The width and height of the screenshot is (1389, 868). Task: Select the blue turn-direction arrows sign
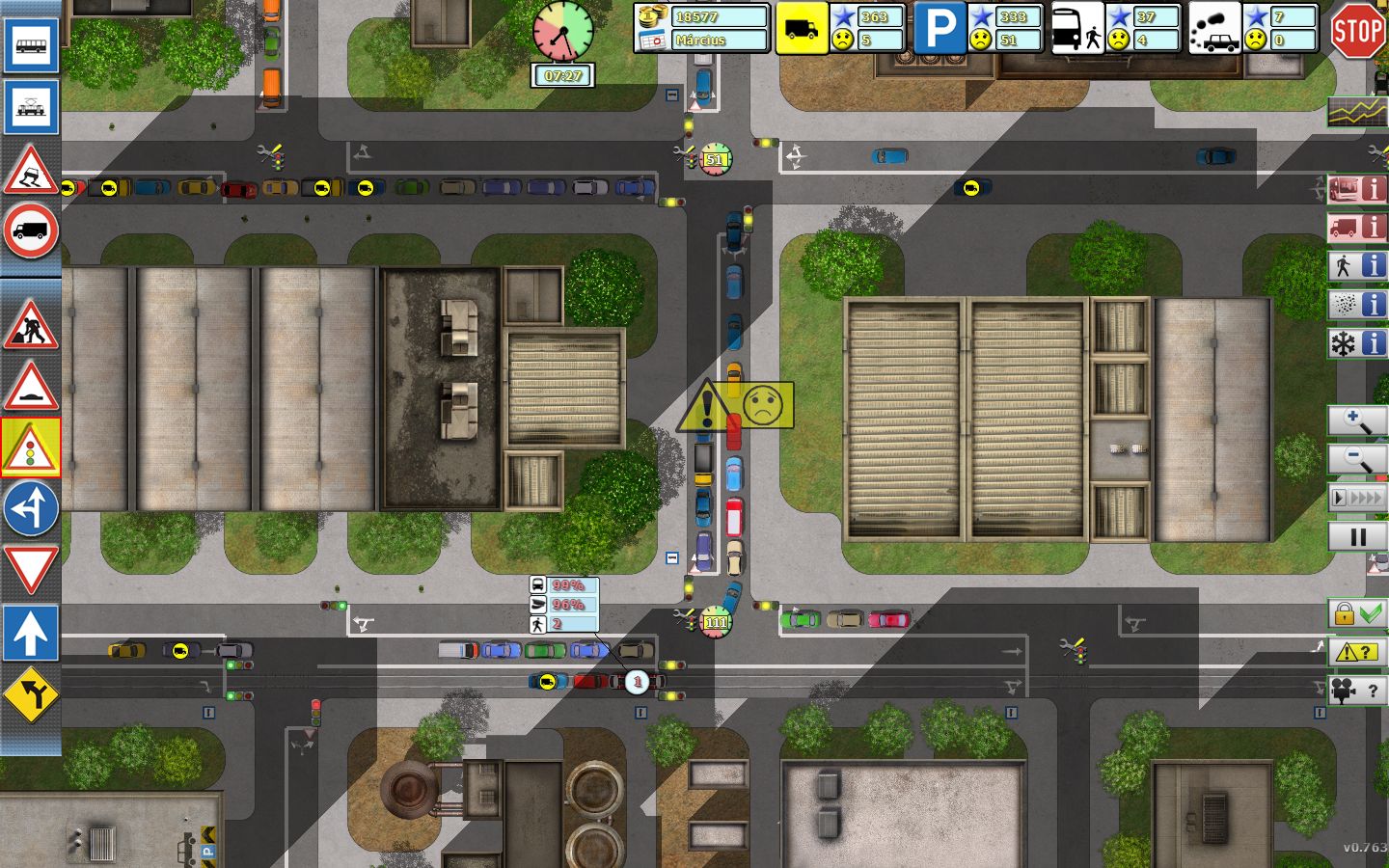tap(31, 508)
